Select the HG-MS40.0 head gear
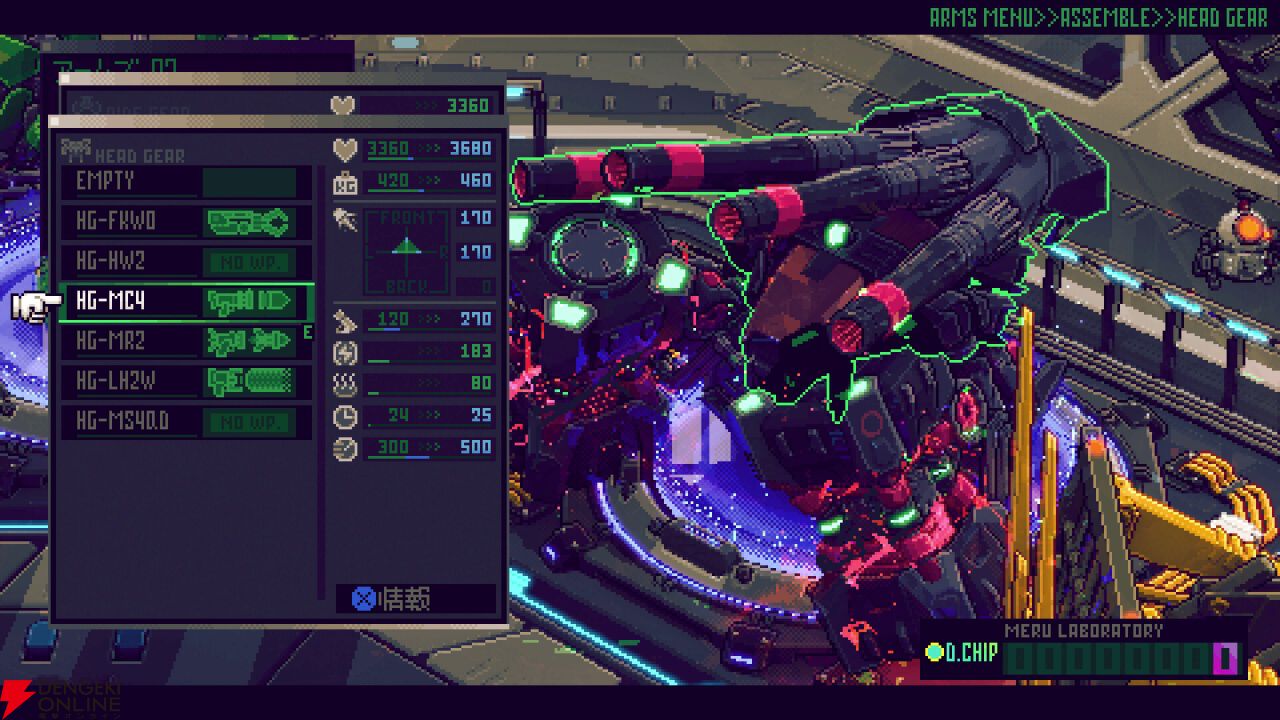The width and height of the screenshot is (1280, 720). tap(185, 421)
